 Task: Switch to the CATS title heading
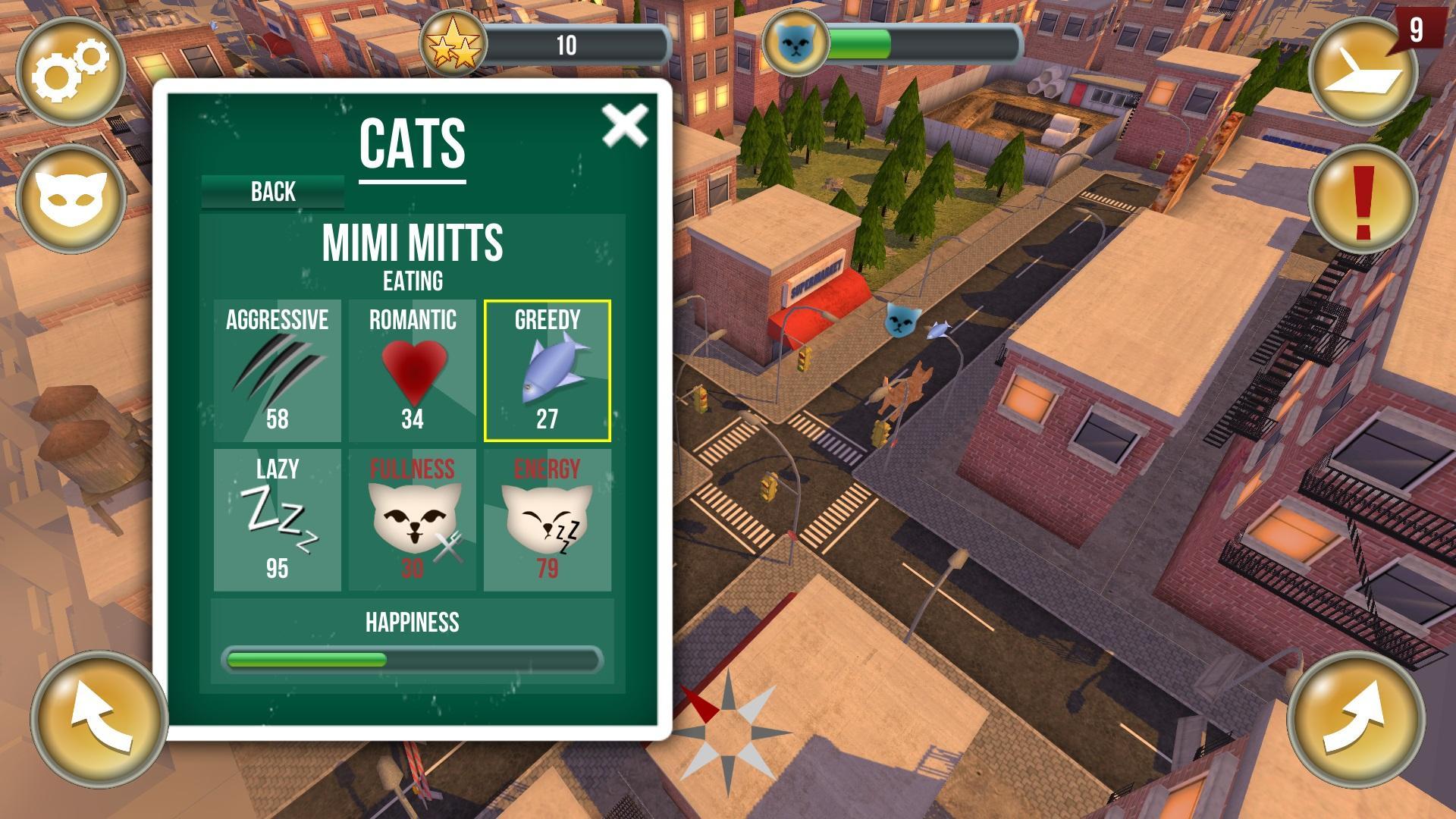[x=413, y=143]
